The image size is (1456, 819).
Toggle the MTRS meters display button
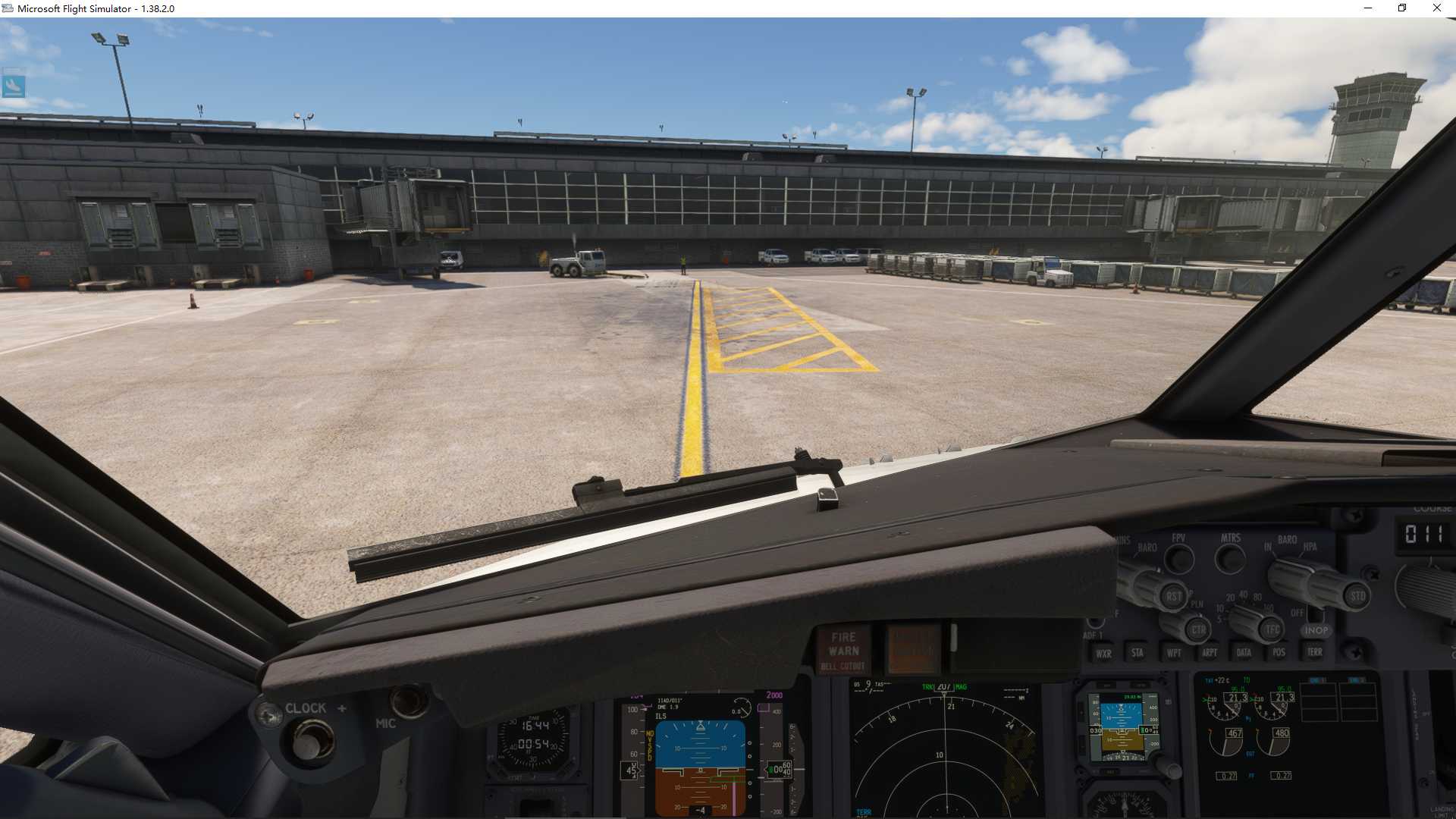(x=1230, y=560)
